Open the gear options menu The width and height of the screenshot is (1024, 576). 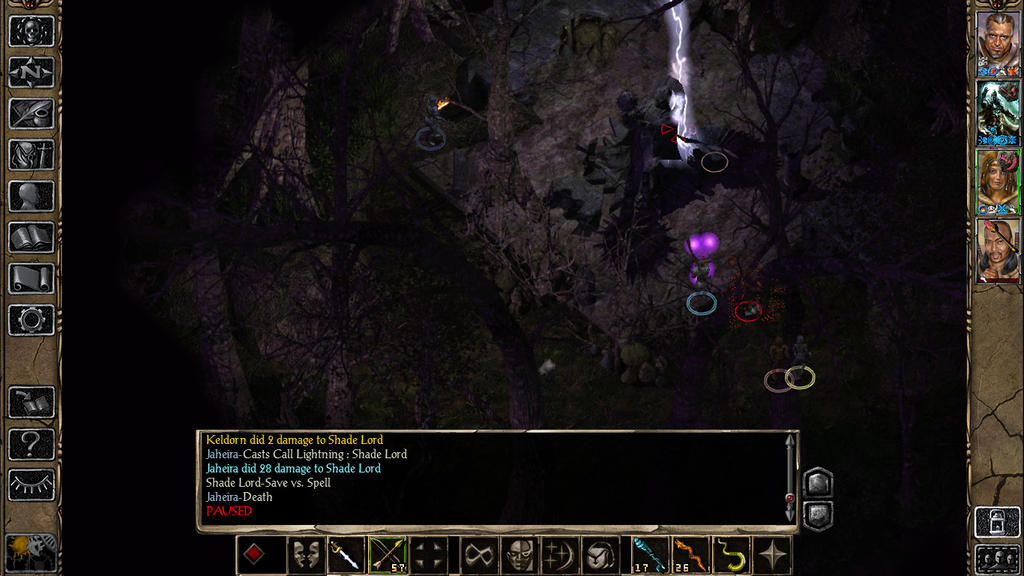[x=31, y=320]
